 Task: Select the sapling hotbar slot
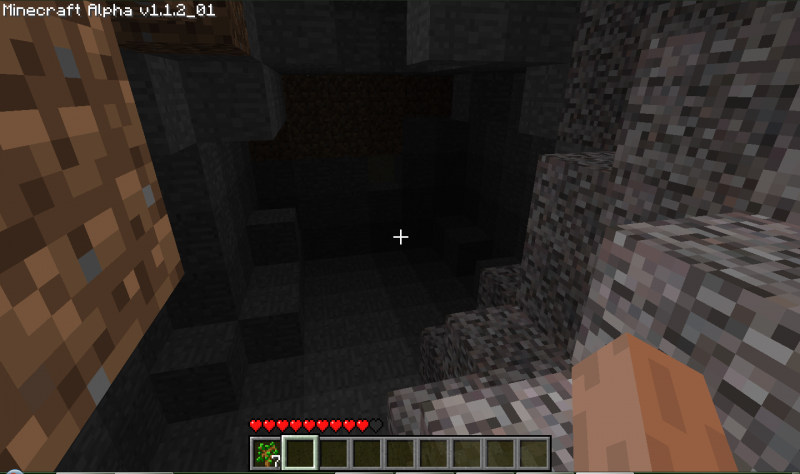(267, 453)
